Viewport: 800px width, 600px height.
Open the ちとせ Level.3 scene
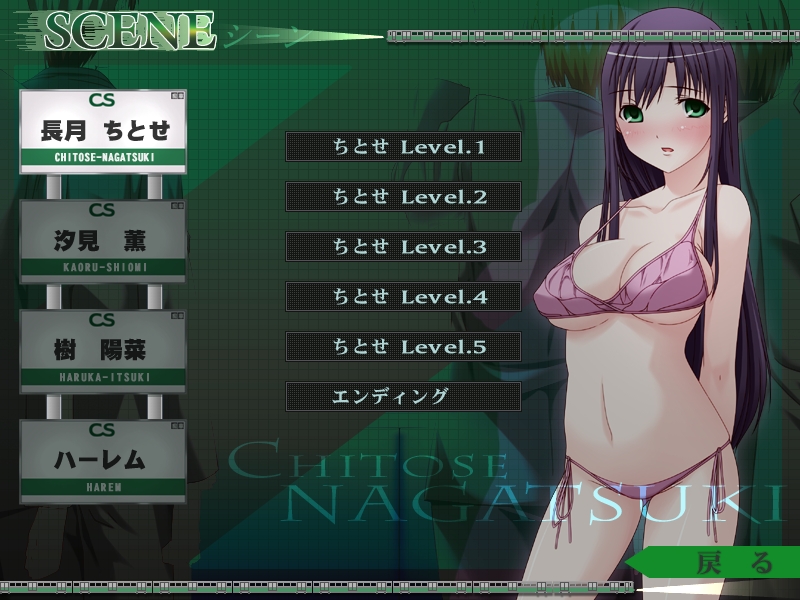pyautogui.click(x=403, y=247)
